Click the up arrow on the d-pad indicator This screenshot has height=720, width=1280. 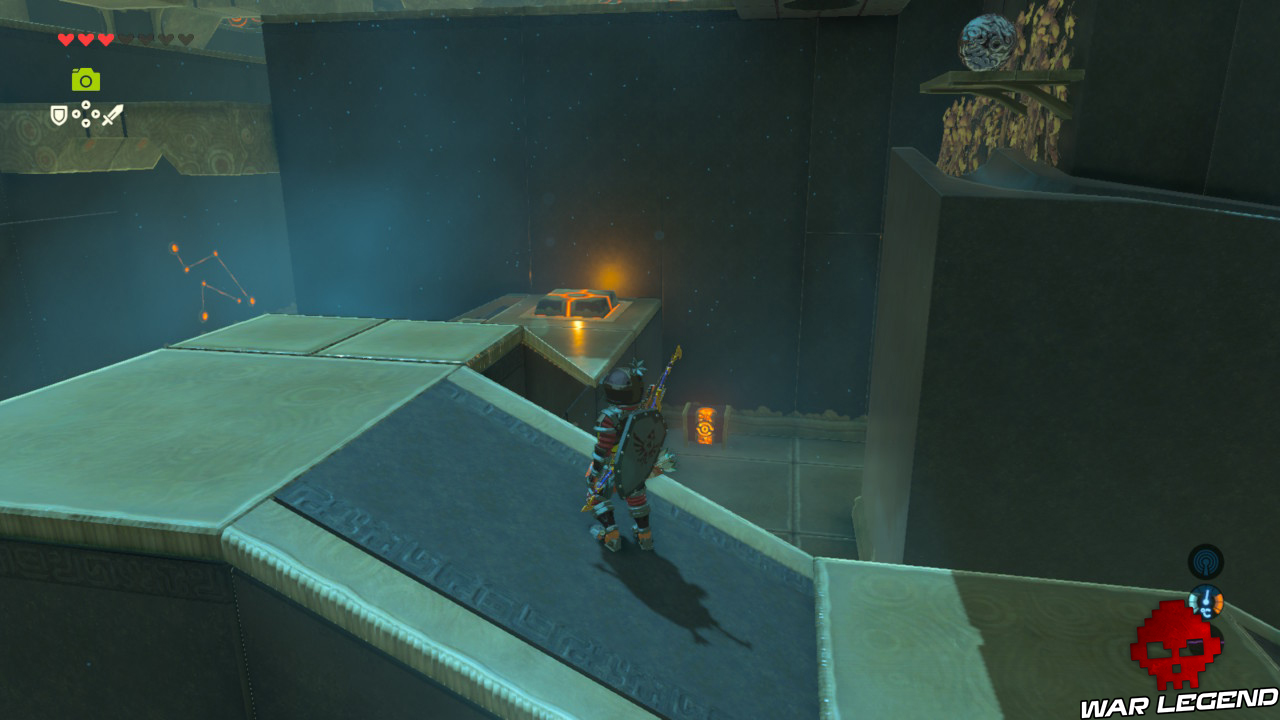(x=86, y=104)
